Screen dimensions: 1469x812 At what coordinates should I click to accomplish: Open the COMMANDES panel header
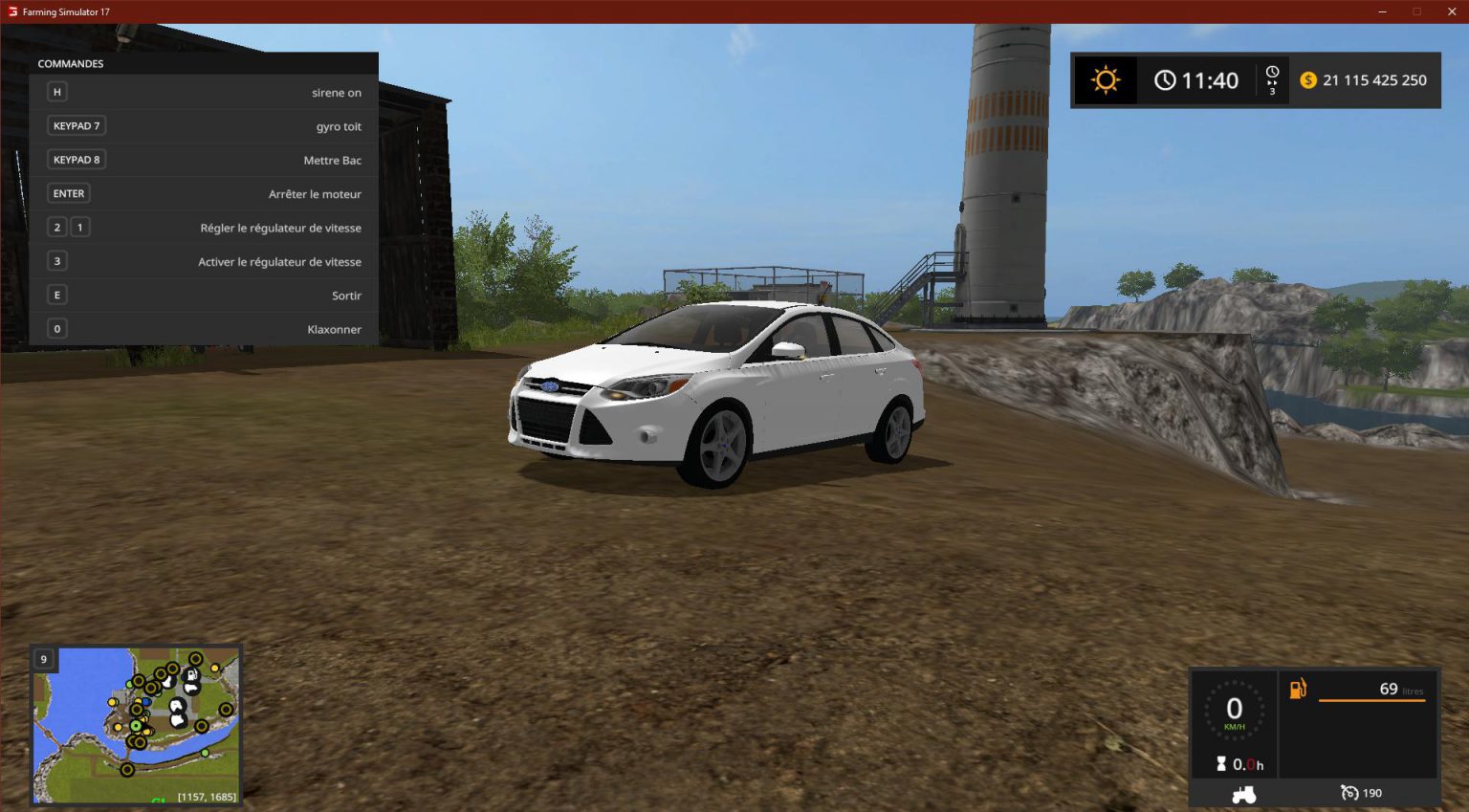(x=70, y=63)
